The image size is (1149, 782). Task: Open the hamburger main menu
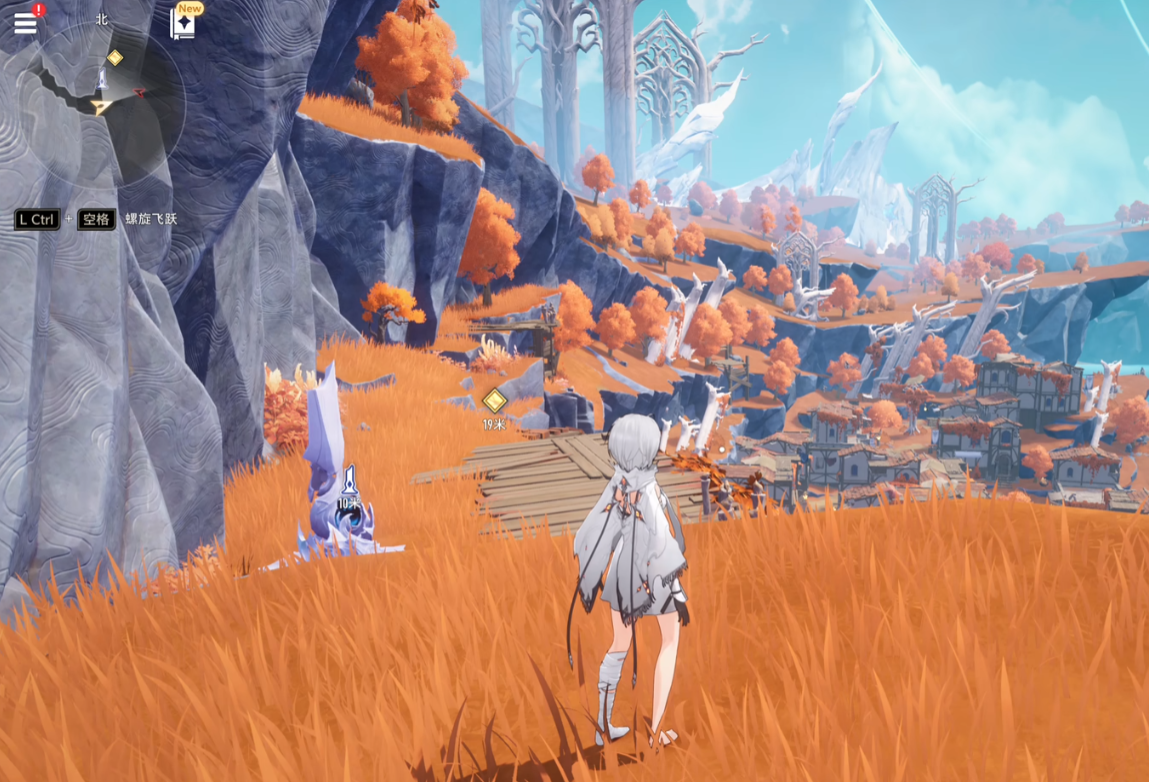(x=25, y=23)
